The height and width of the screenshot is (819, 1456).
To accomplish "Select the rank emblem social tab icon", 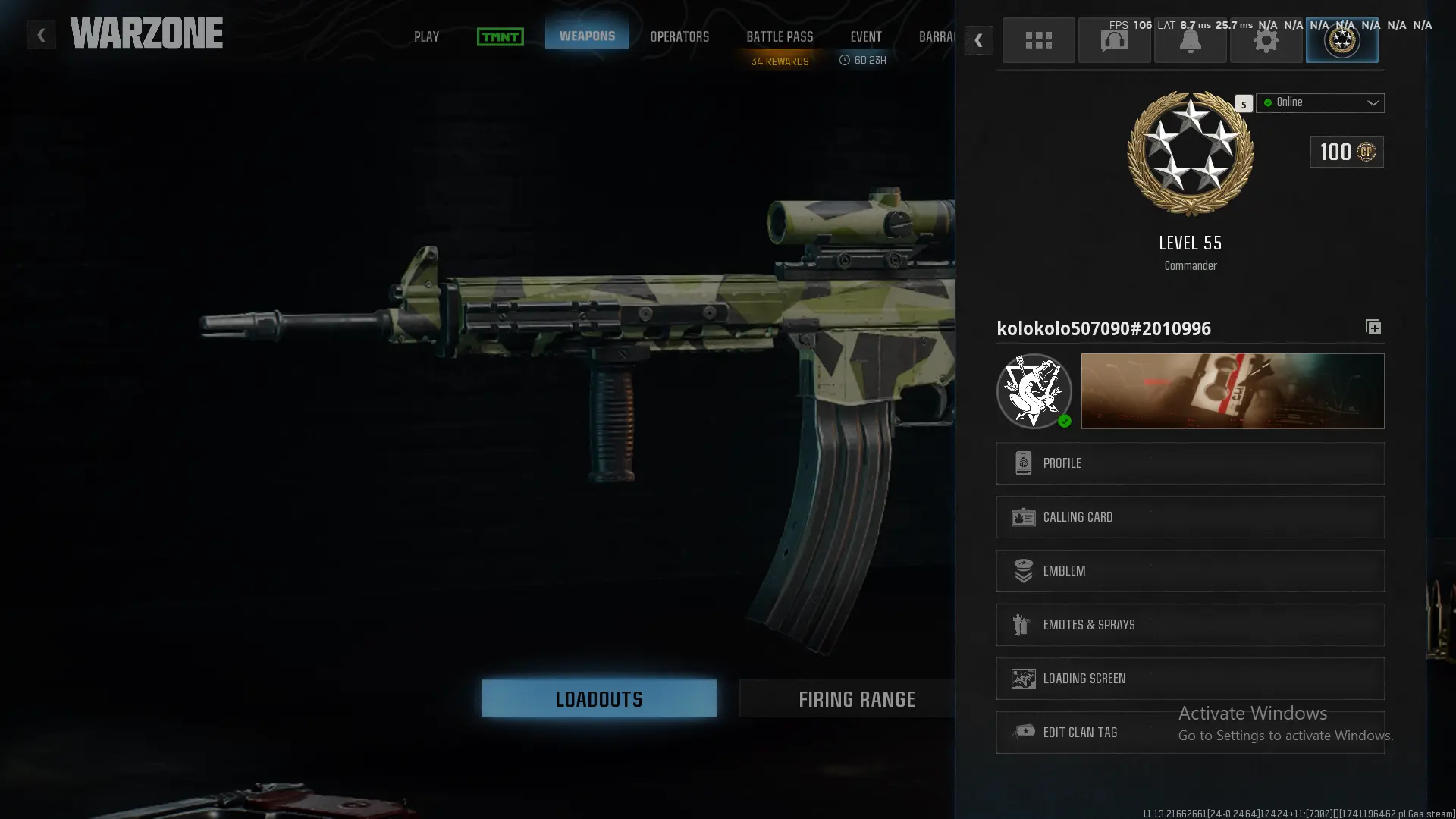I will (1341, 40).
